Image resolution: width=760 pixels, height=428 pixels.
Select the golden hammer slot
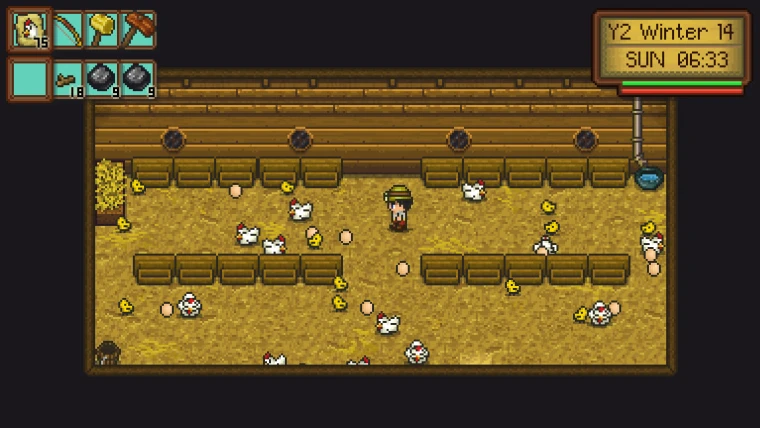[102, 30]
